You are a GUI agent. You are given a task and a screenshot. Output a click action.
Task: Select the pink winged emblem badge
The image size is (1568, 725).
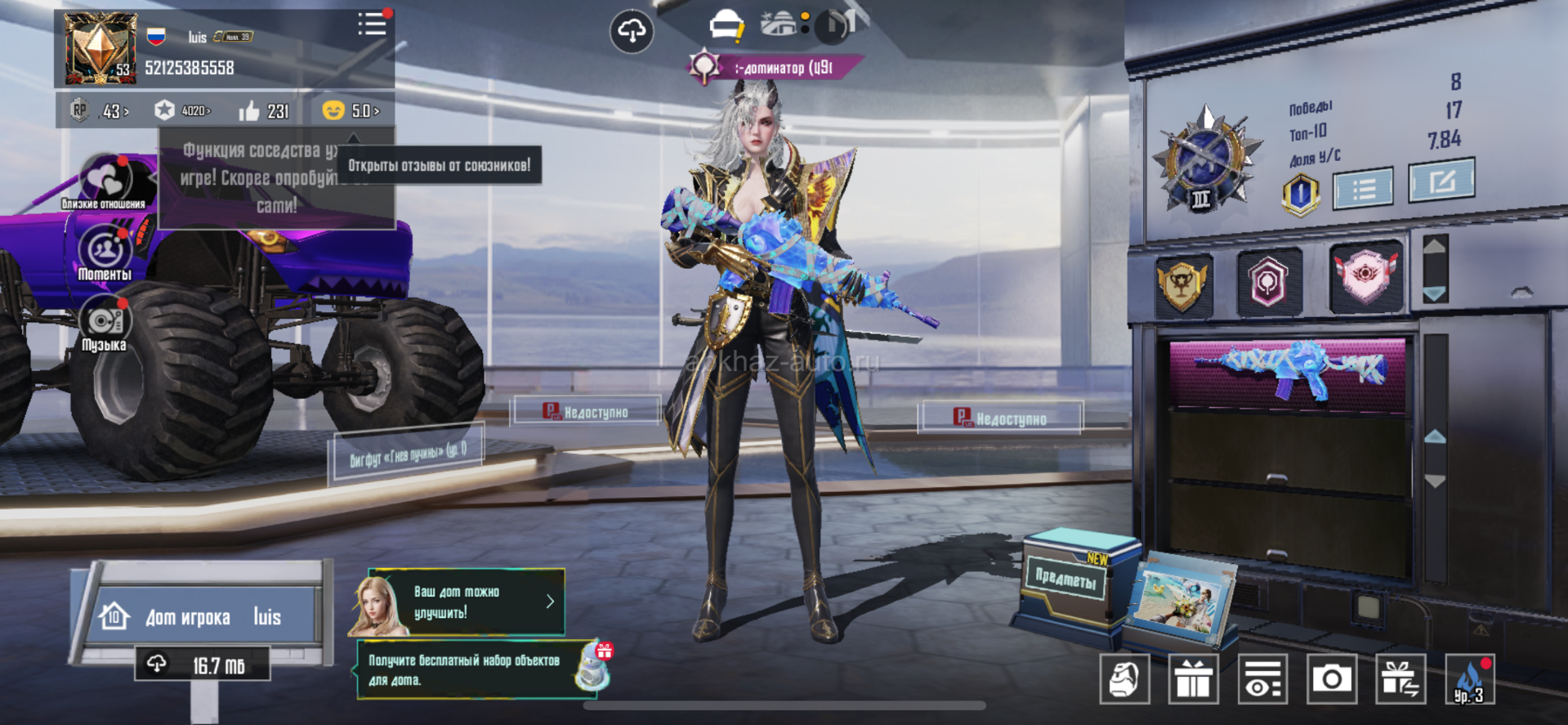click(x=1365, y=278)
